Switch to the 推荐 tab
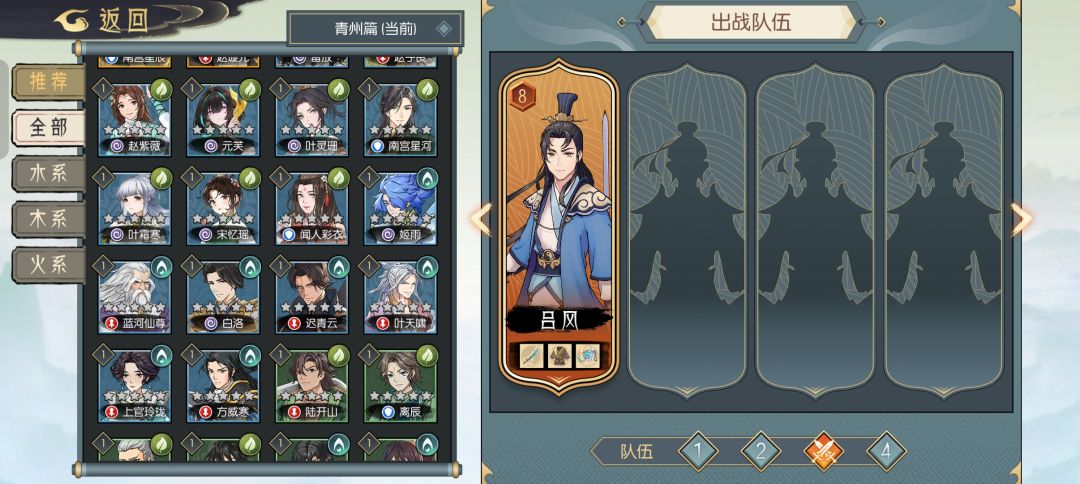Screen dimensions: 1080x484 tap(48, 81)
